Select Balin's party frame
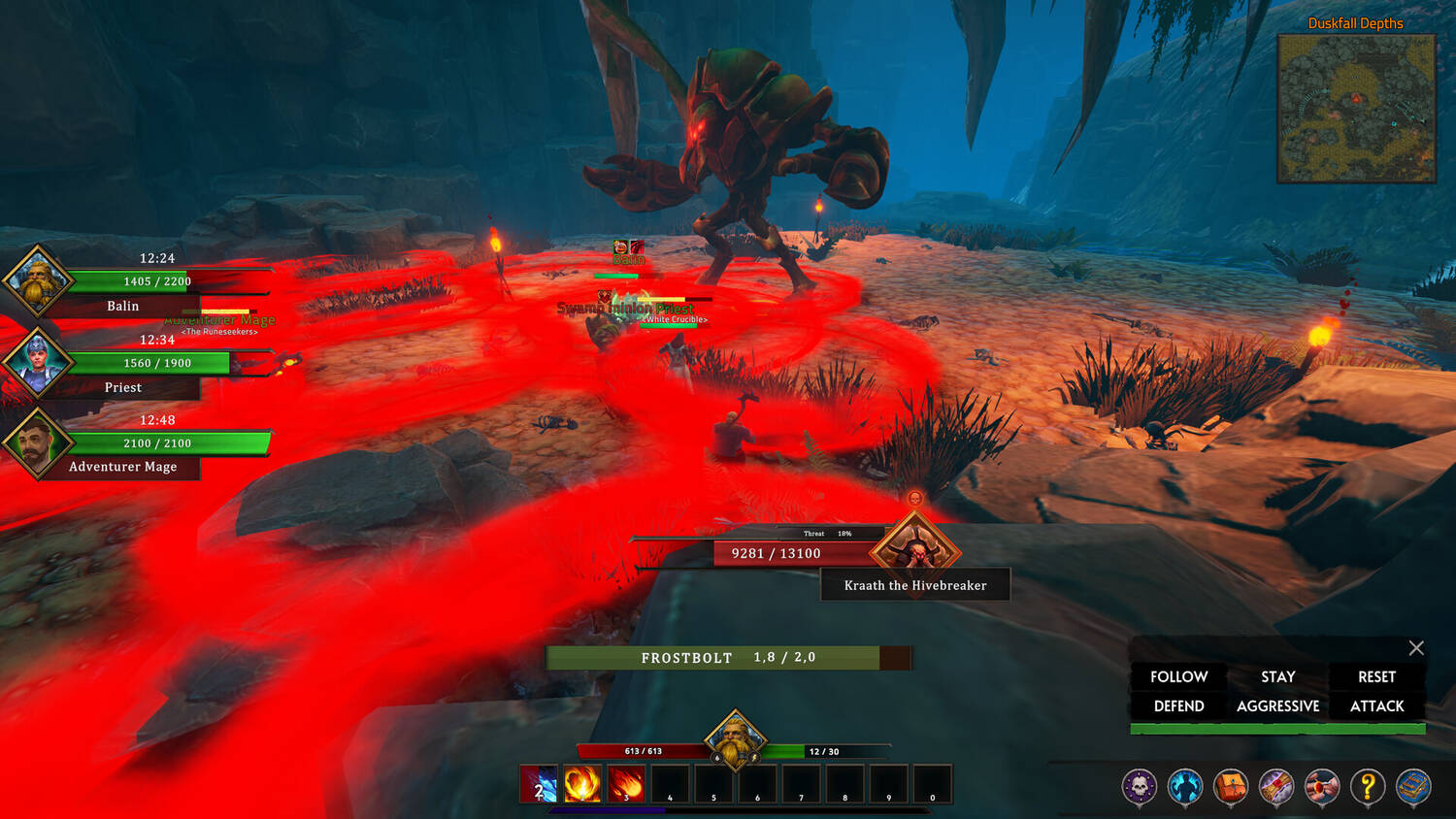The height and width of the screenshot is (819, 1456). click(x=39, y=281)
